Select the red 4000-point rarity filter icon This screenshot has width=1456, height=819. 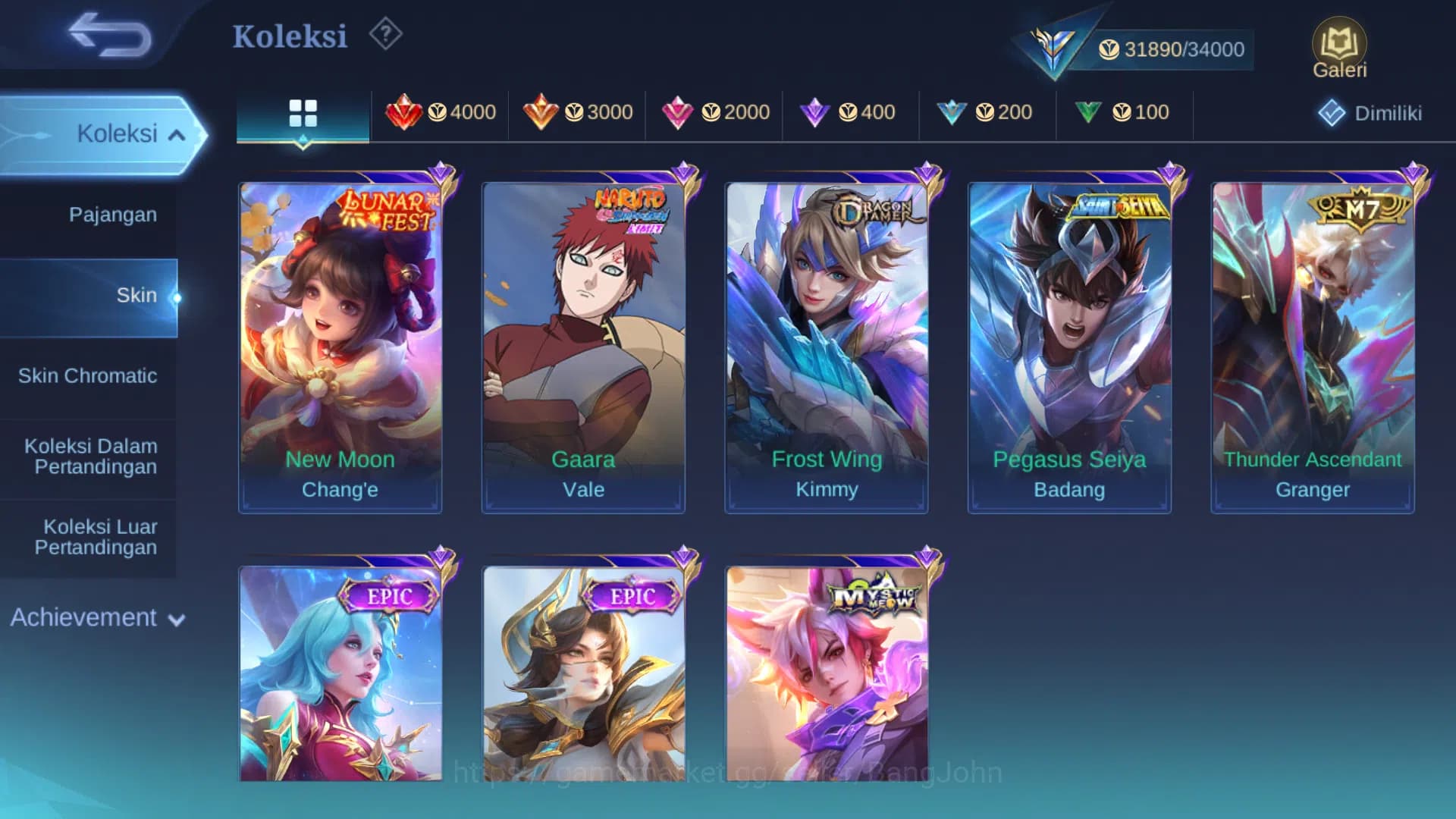406,112
